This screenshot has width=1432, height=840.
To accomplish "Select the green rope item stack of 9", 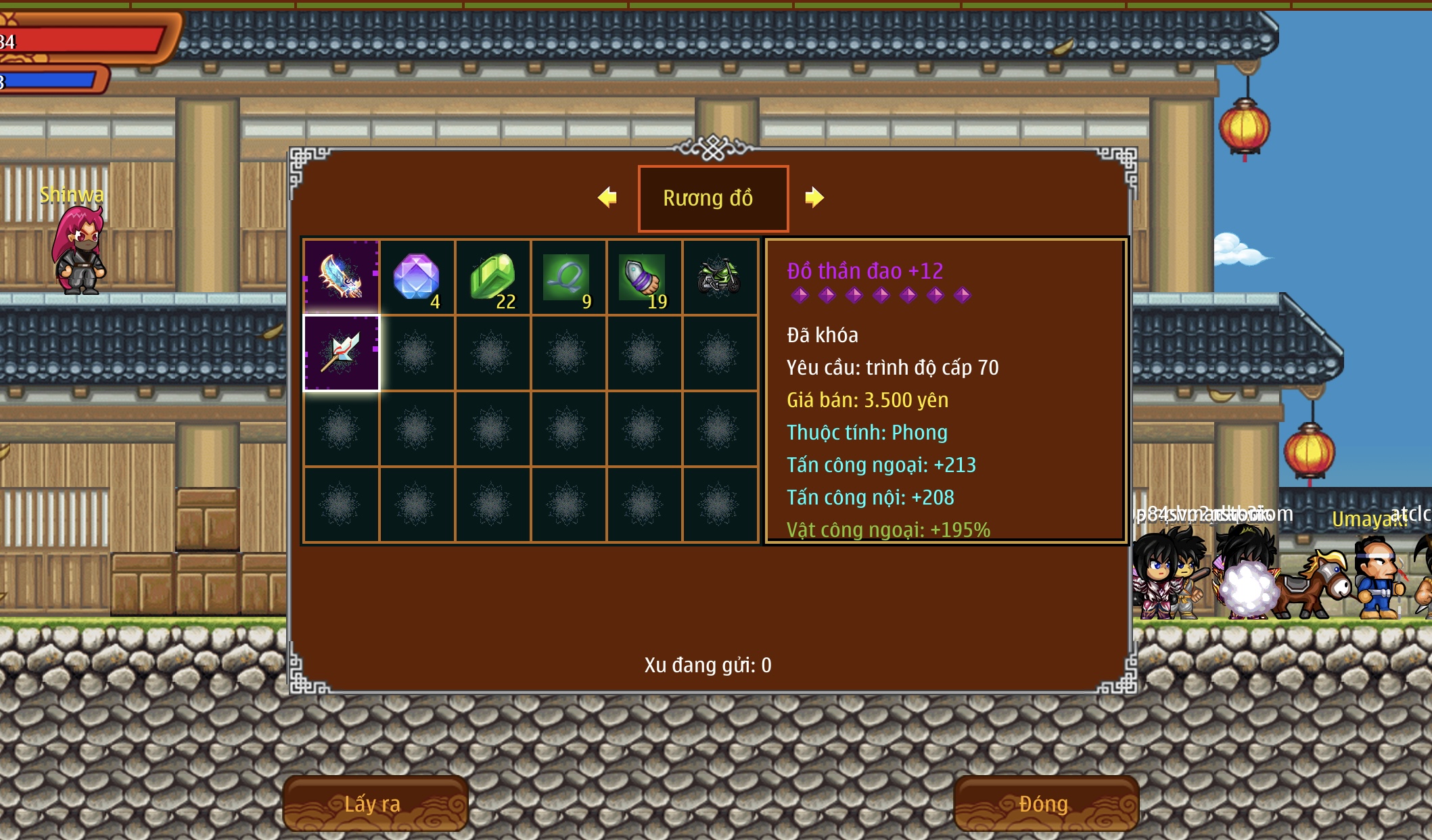I will (x=568, y=277).
